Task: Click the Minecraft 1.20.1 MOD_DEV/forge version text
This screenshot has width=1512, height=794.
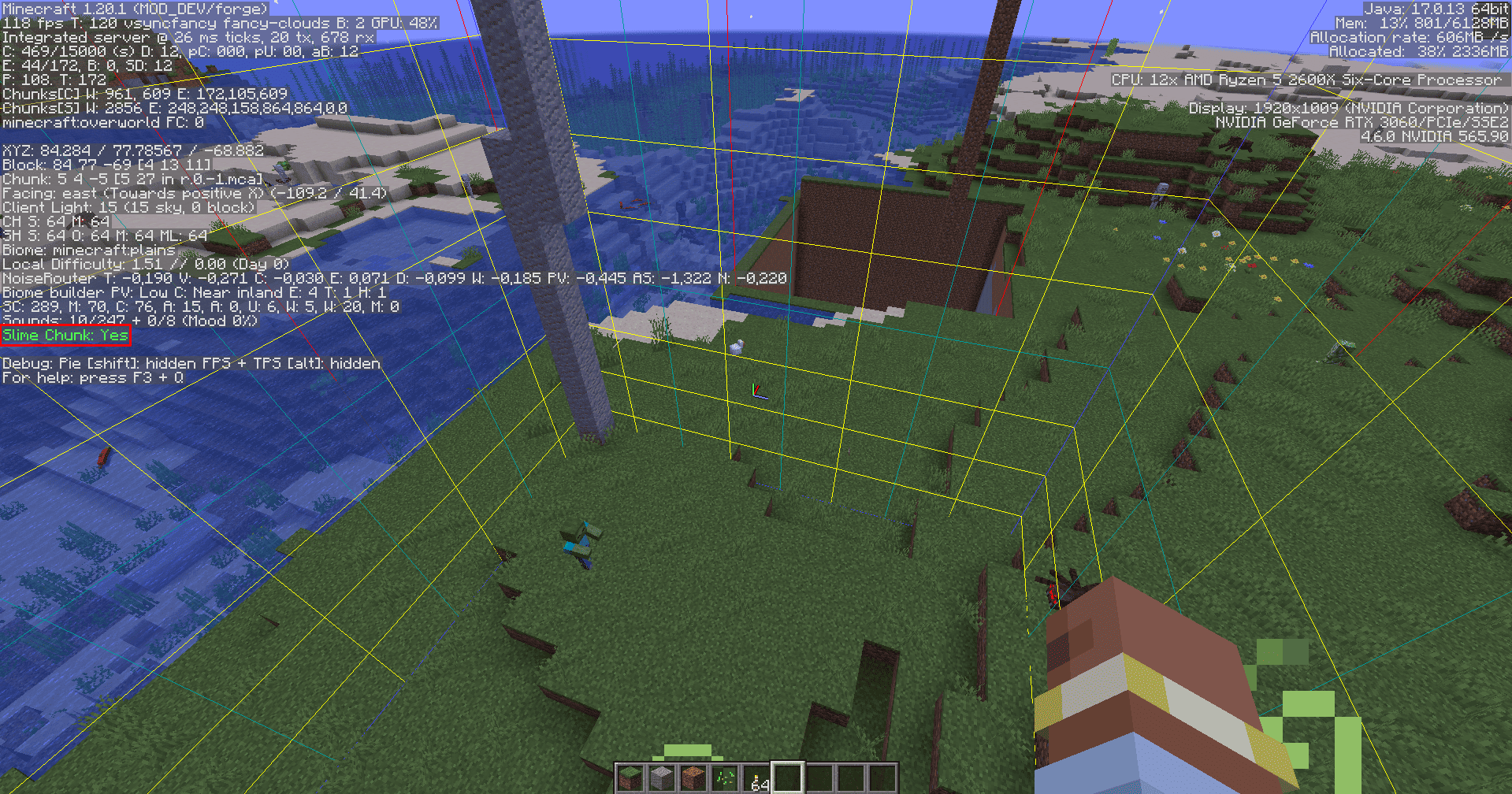Action: click(134, 7)
